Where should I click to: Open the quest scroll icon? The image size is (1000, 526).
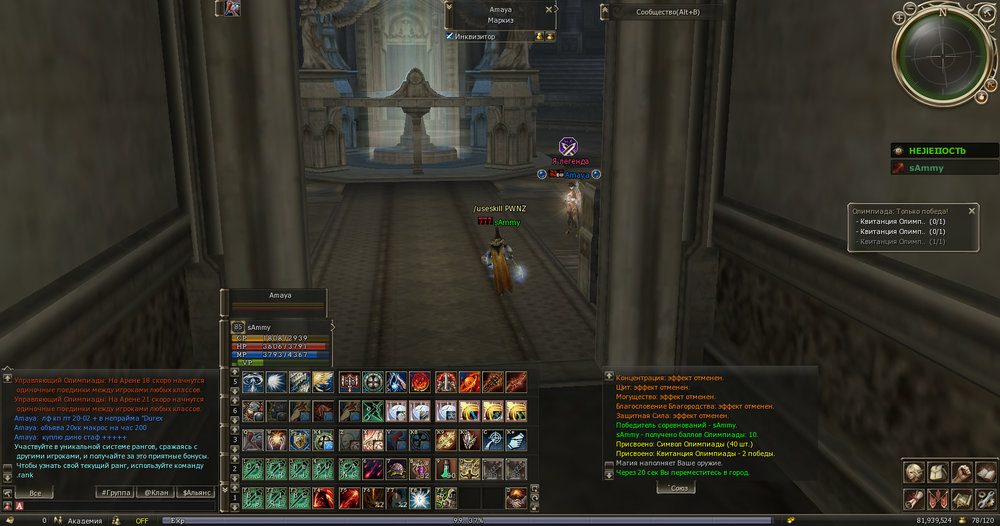click(914, 498)
